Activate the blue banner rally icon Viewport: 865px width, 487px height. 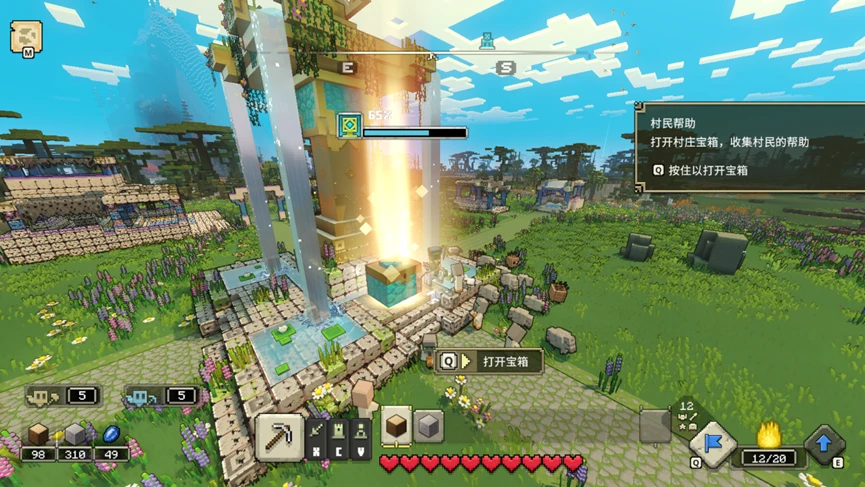pyautogui.click(x=712, y=443)
